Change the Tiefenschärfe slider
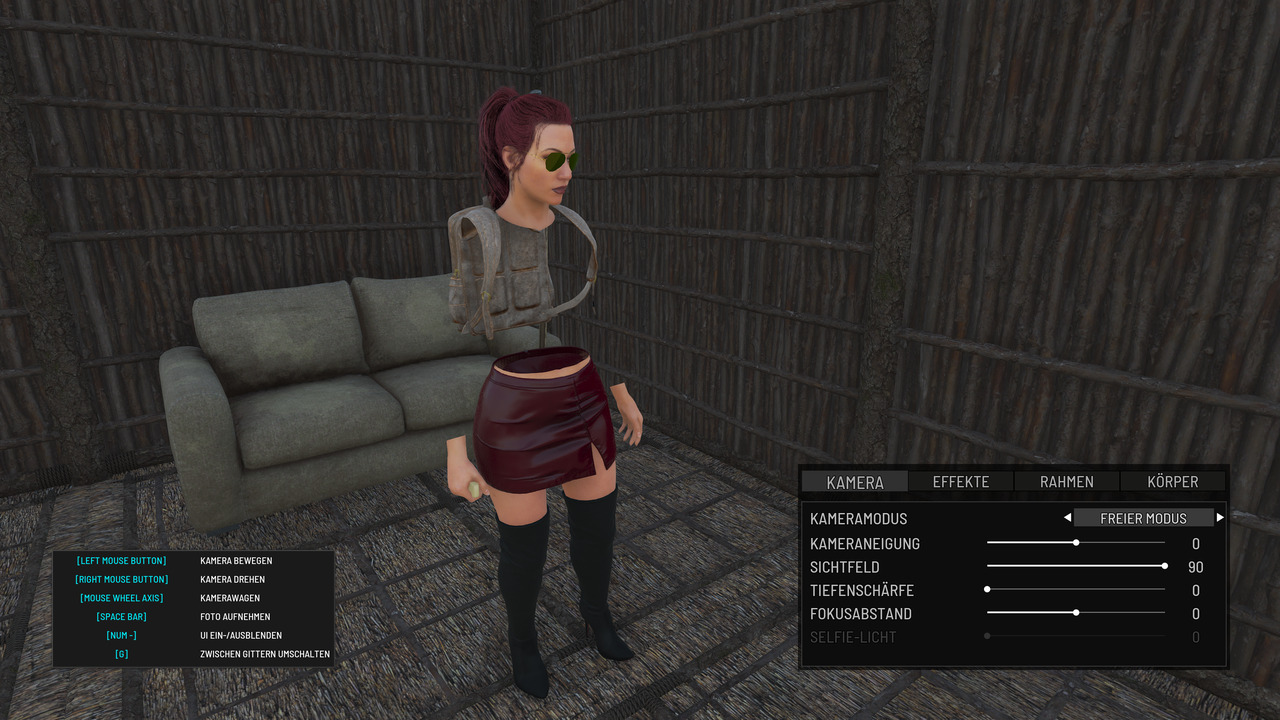Viewport: 1280px width, 720px height. point(987,590)
